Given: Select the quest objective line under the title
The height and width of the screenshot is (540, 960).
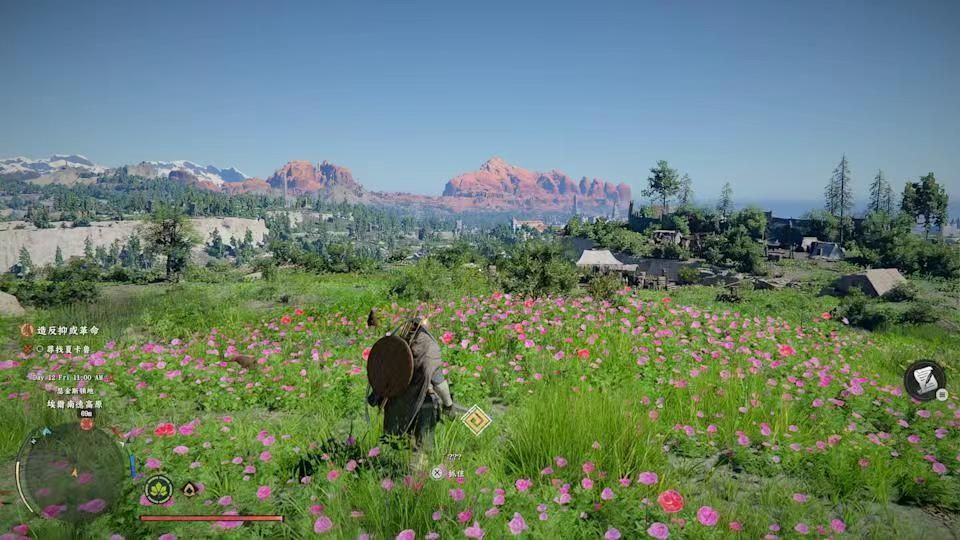Looking at the screenshot, I should tap(64, 349).
